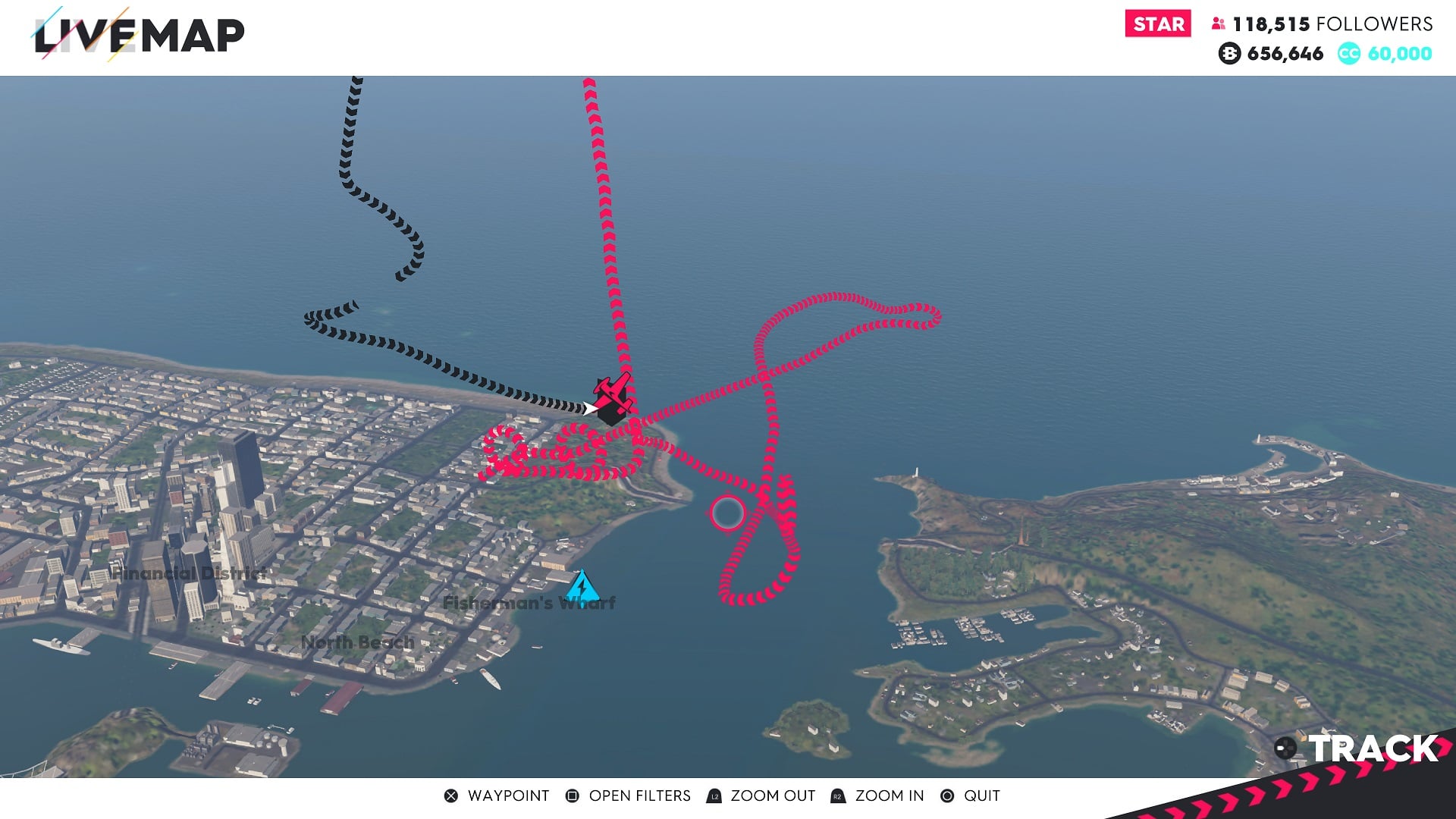Screen dimensions: 1456x819
Task: Click the white arrow marker on the black route
Action: (590, 407)
